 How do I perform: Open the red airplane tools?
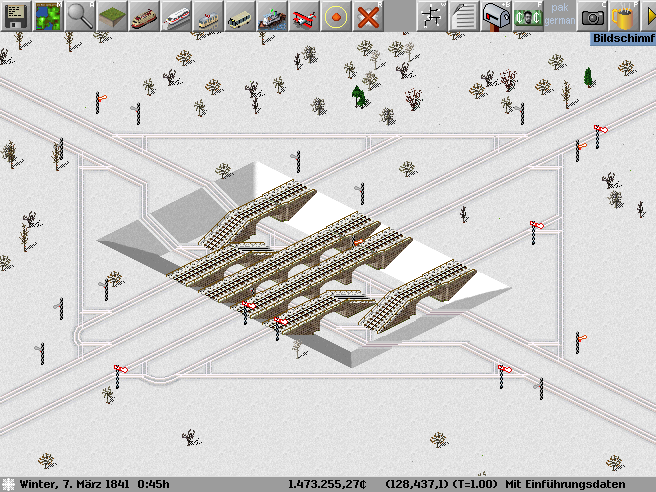point(304,16)
